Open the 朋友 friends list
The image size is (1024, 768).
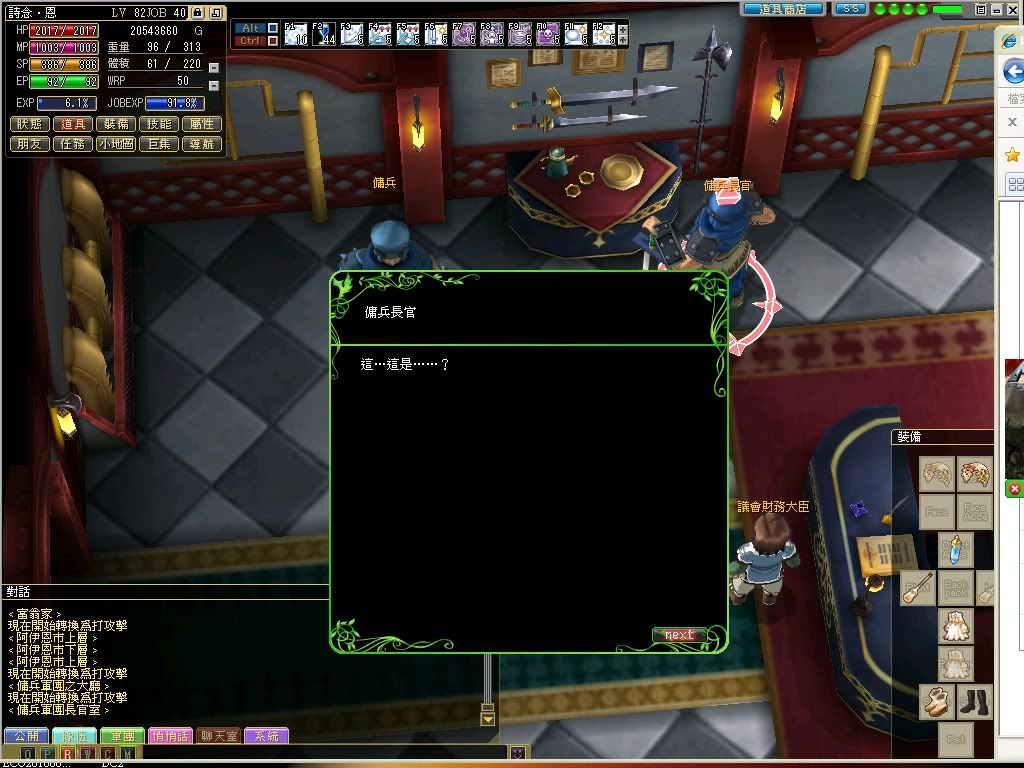30,144
